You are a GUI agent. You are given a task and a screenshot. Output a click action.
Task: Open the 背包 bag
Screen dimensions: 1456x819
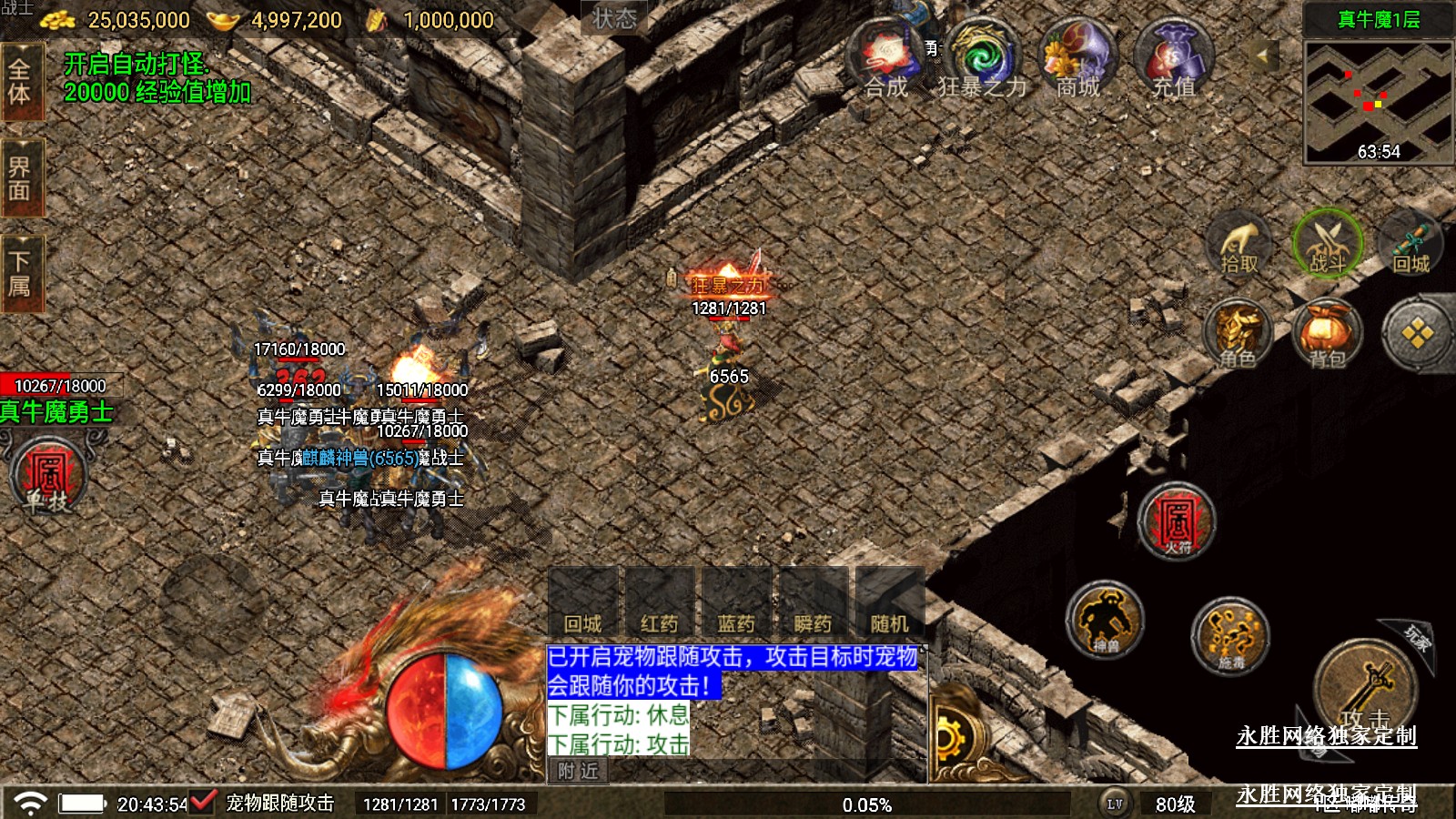pyautogui.click(x=1327, y=334)
